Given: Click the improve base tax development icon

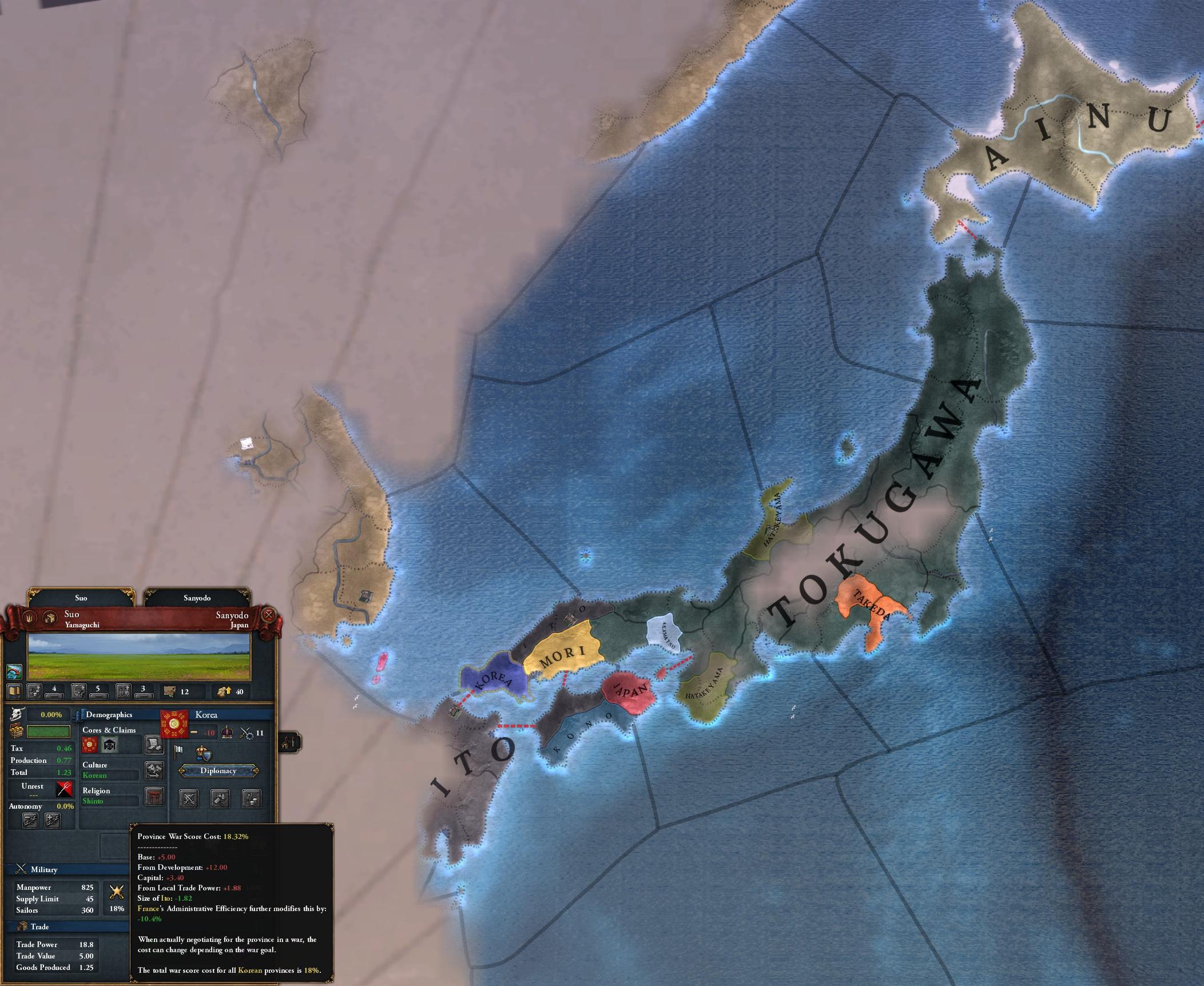Looking at the screenshot, I should pos(34,691).
